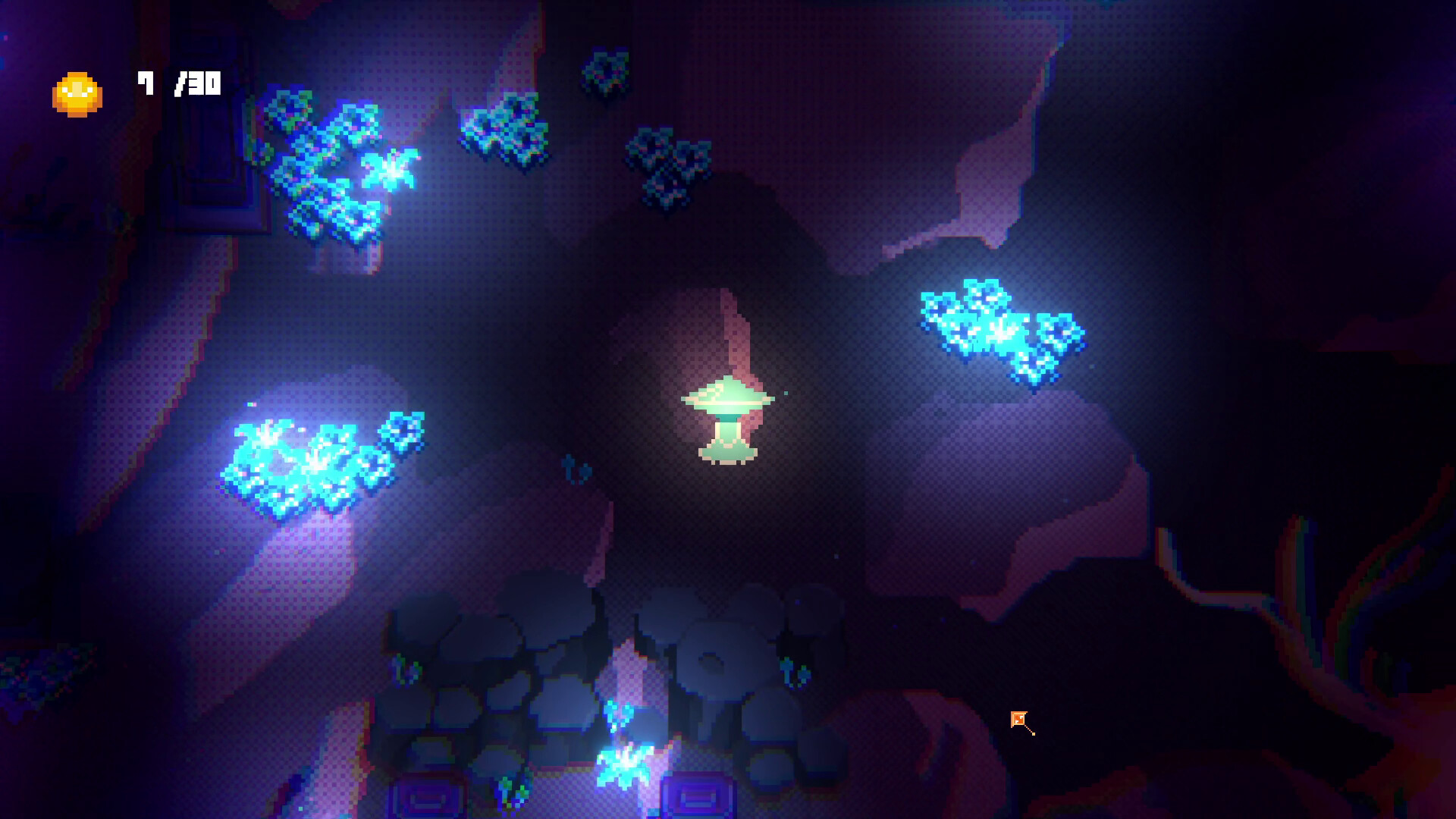Image resolution: width=1456 pixels, height=819 pixels.
Task: Click the blue flower cluster near the top middle
Action: (667, 163)
